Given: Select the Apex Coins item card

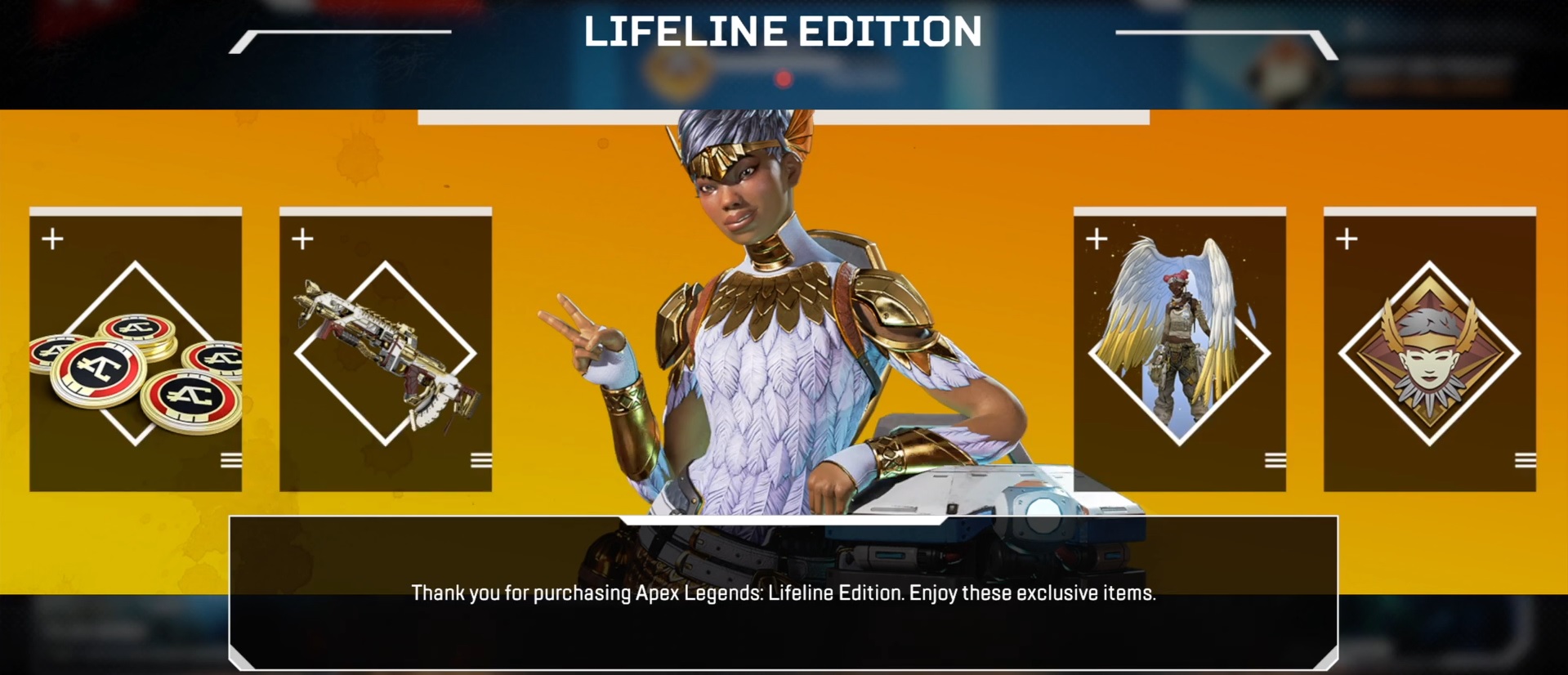Looking at the screenshot, I should coord(136,349).
